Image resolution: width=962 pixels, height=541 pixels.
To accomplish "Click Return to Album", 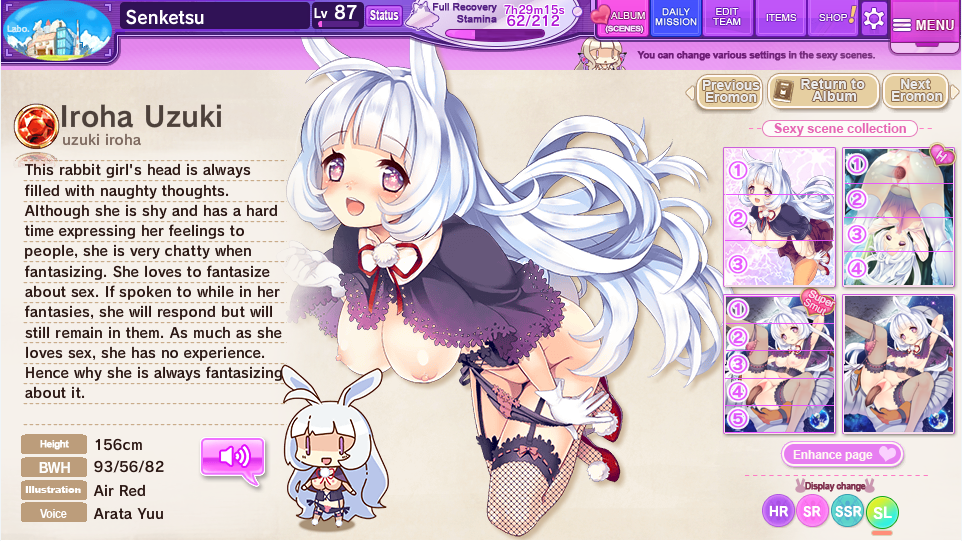I will point(824,91).
